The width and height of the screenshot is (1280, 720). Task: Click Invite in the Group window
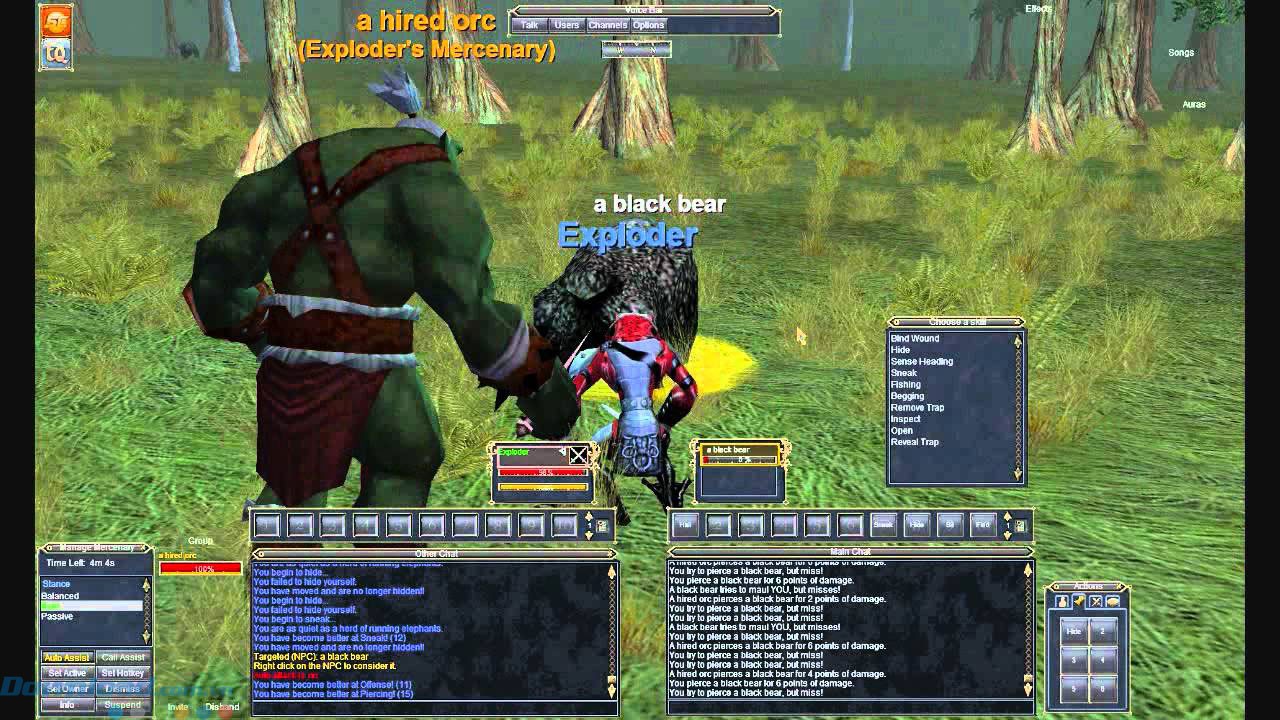click(177, 705)
